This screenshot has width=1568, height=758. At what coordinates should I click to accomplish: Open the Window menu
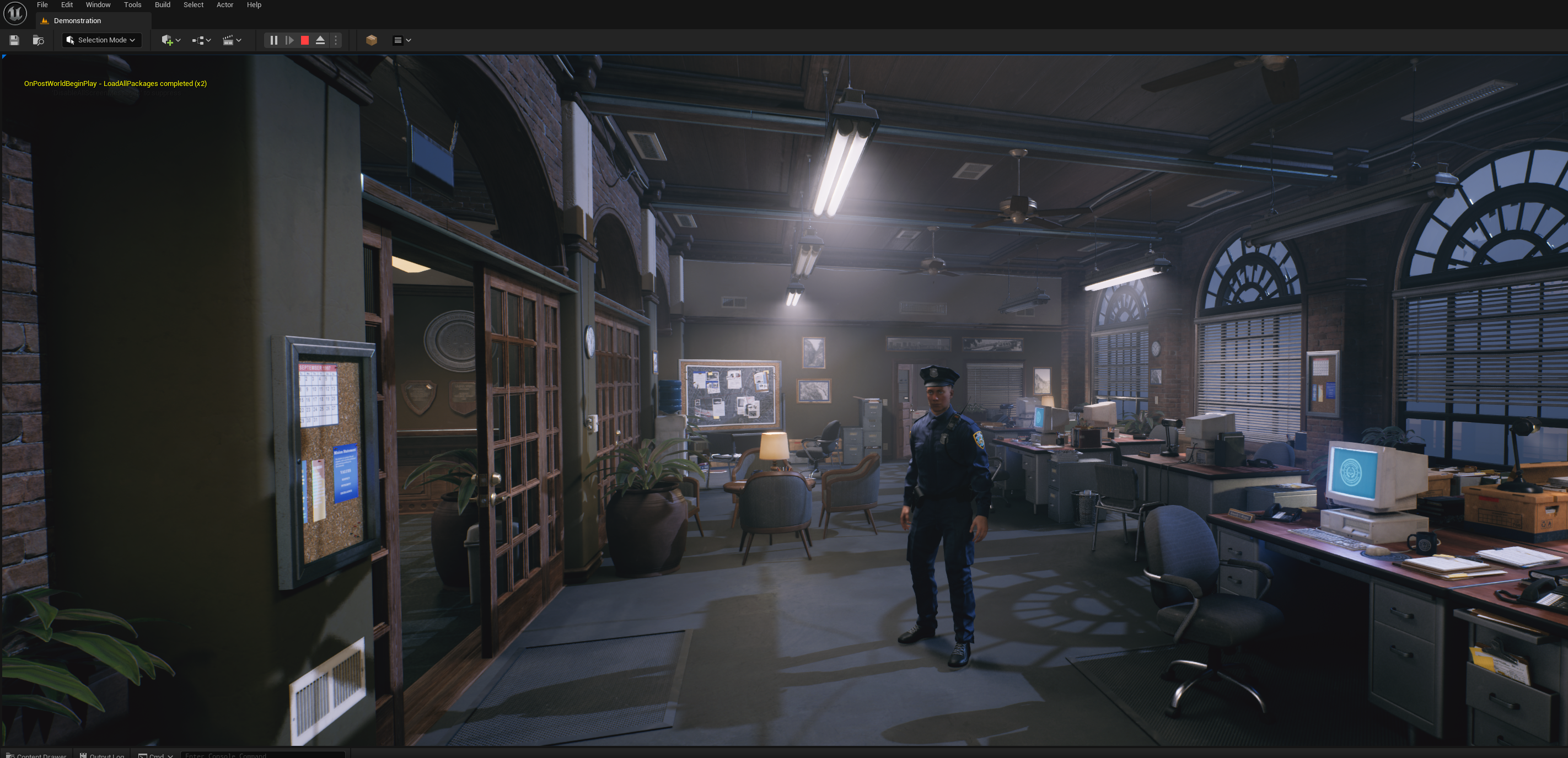tap(98, 5)
